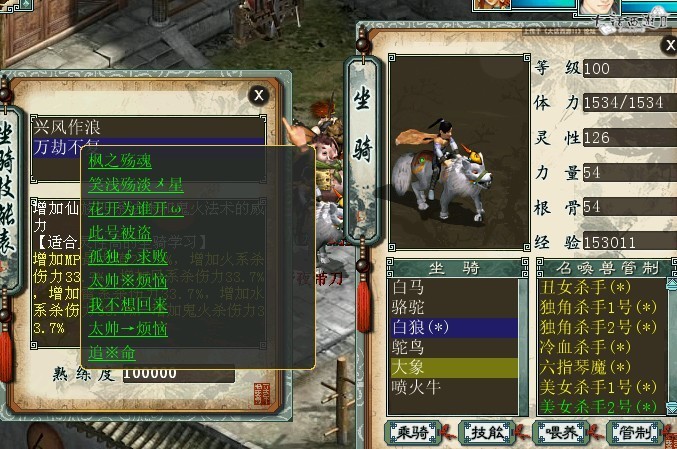Select the highlighted 大象 mount

pos(410,367)
